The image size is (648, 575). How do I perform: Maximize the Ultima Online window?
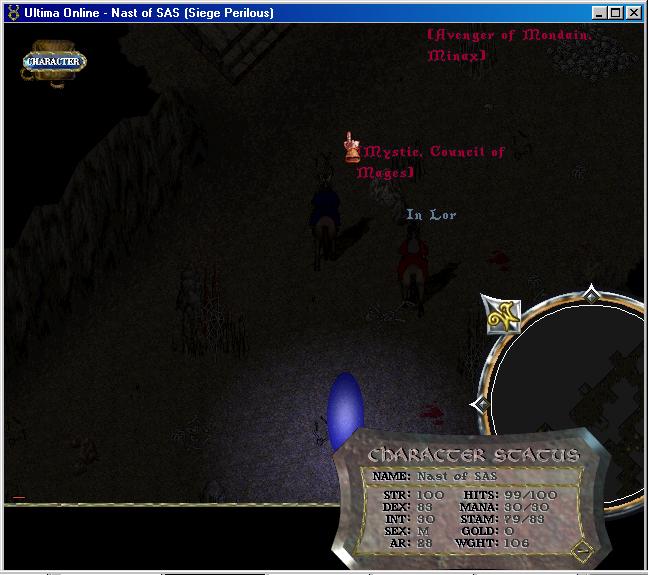pyautogui.click(x=616, y=13)
